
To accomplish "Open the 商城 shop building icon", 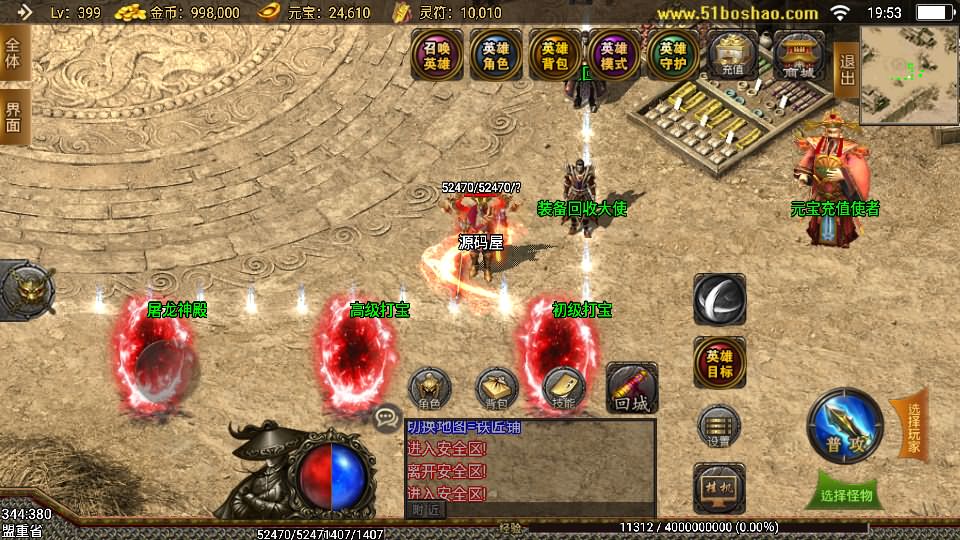I will tap(798, 55).
